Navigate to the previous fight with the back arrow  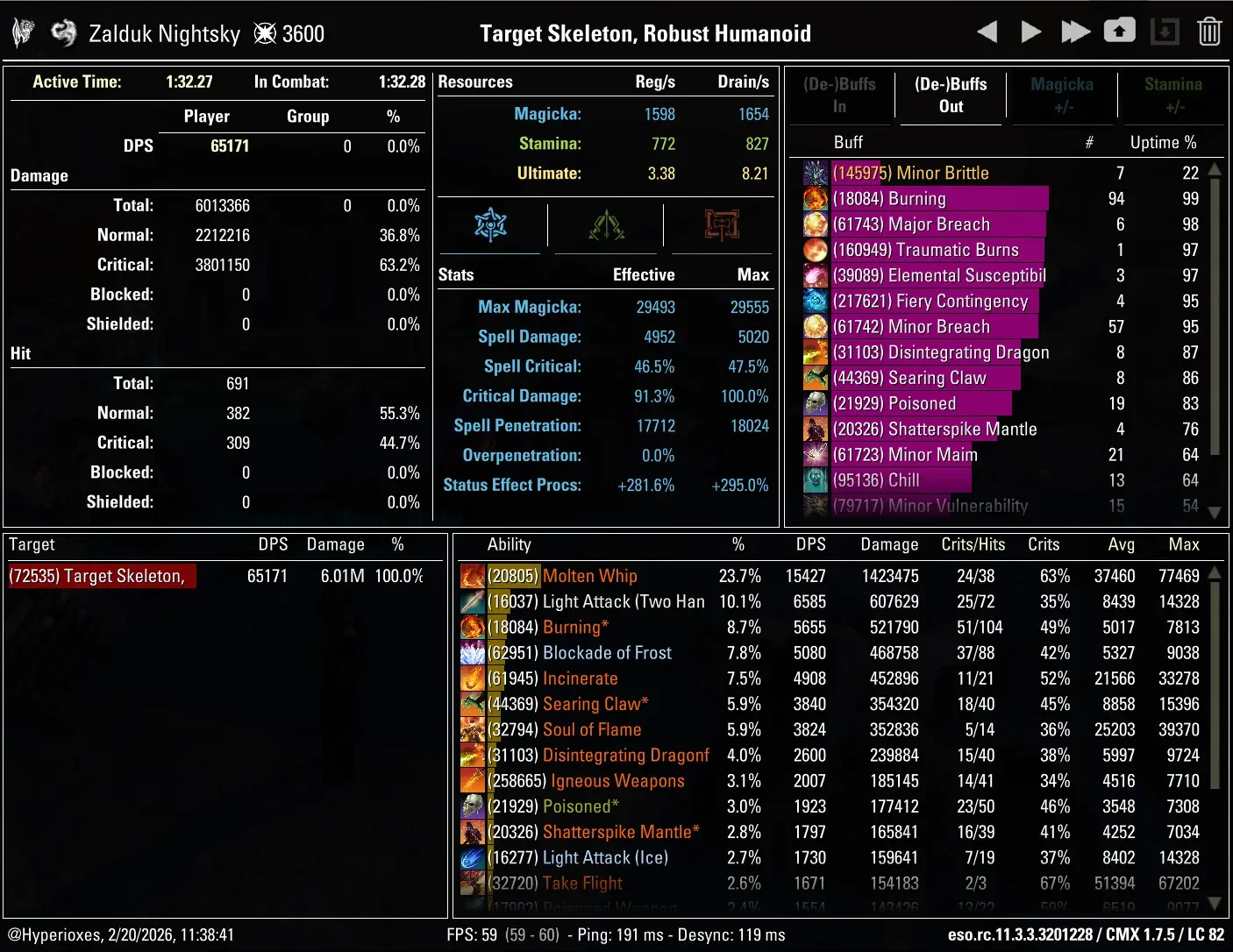coord(986,31)
